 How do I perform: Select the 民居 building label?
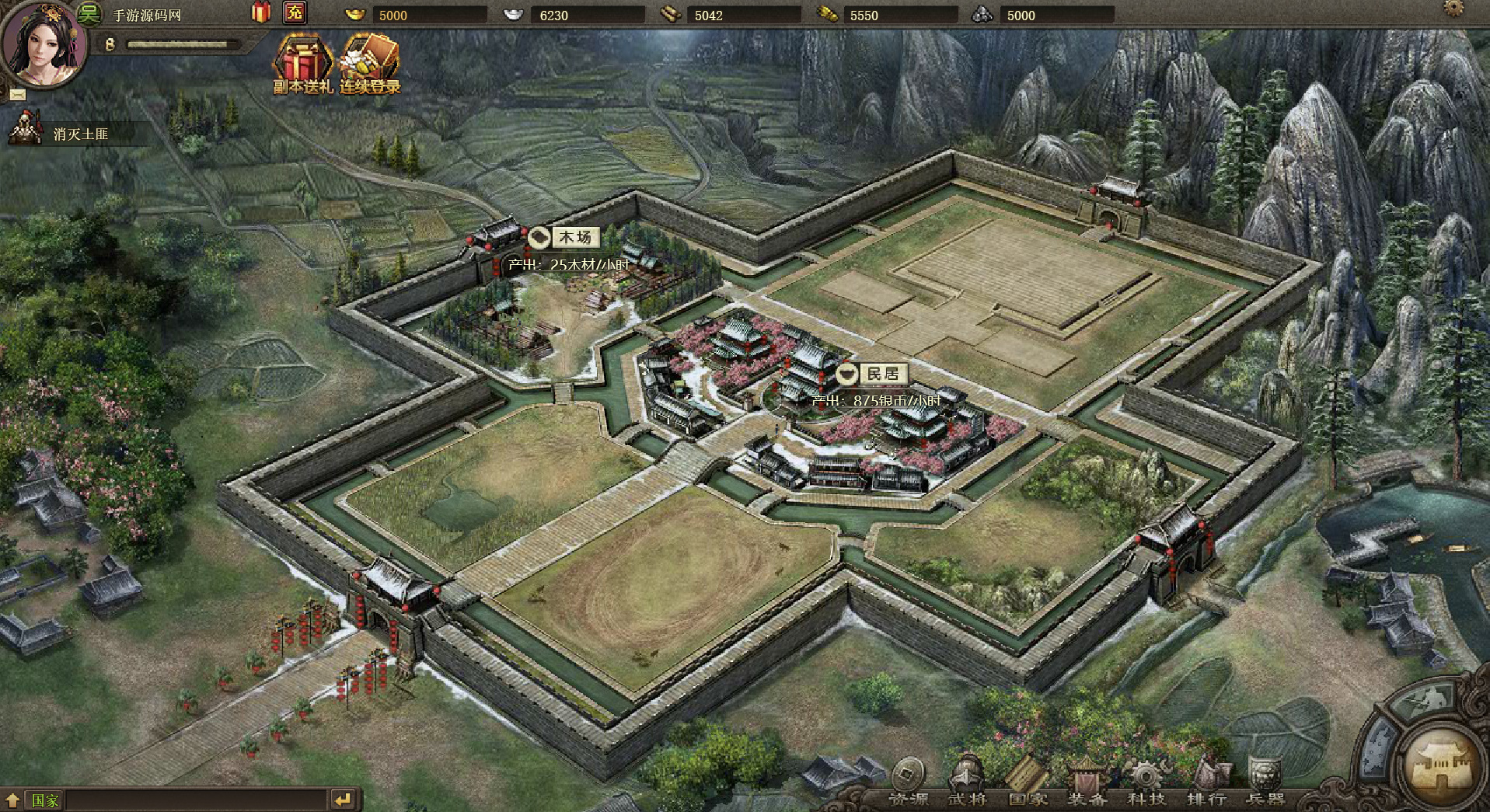[x=872, y=375]
